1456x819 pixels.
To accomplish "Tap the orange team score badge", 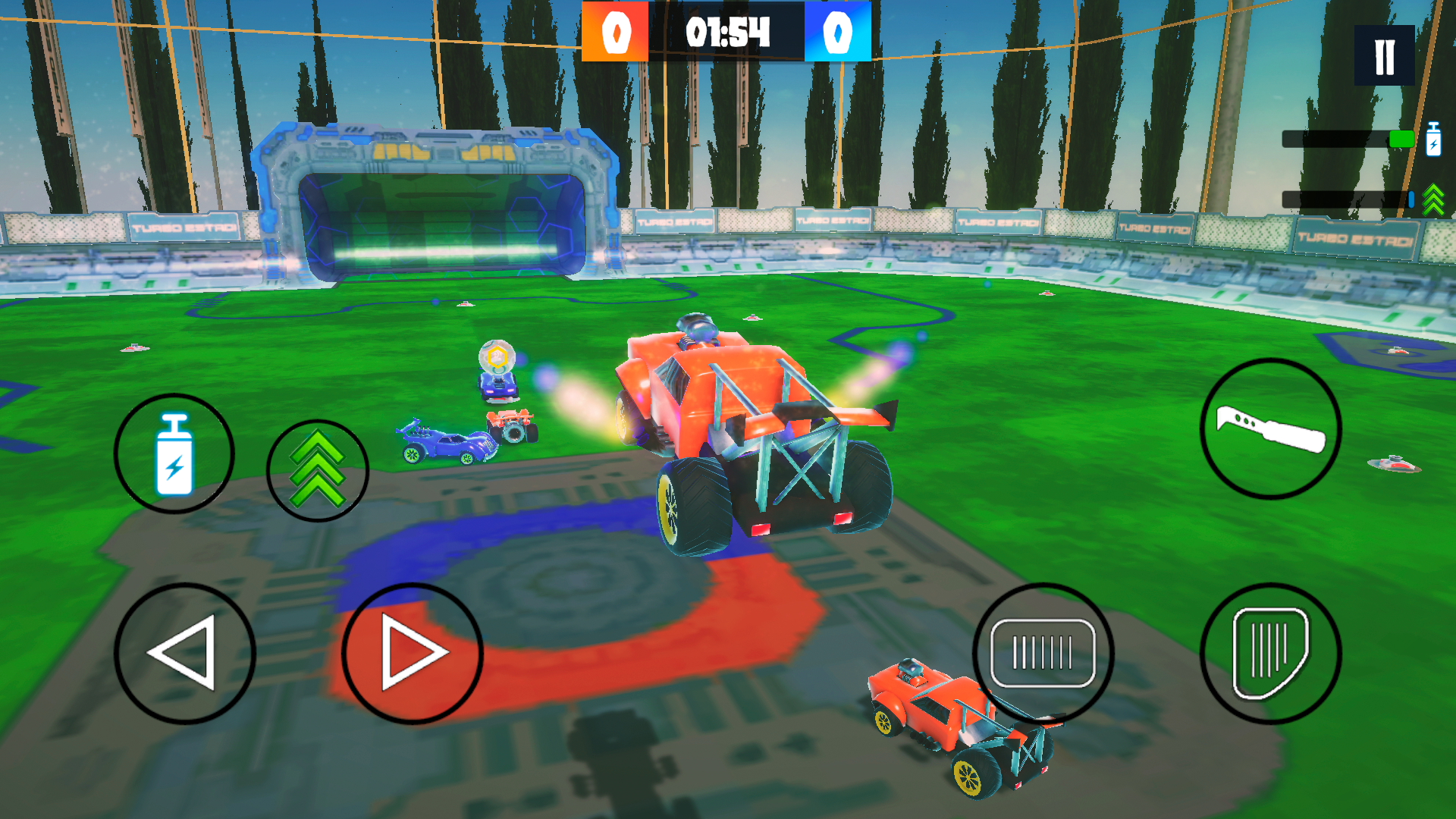I will pyautogui.click(x=614, y=32).
